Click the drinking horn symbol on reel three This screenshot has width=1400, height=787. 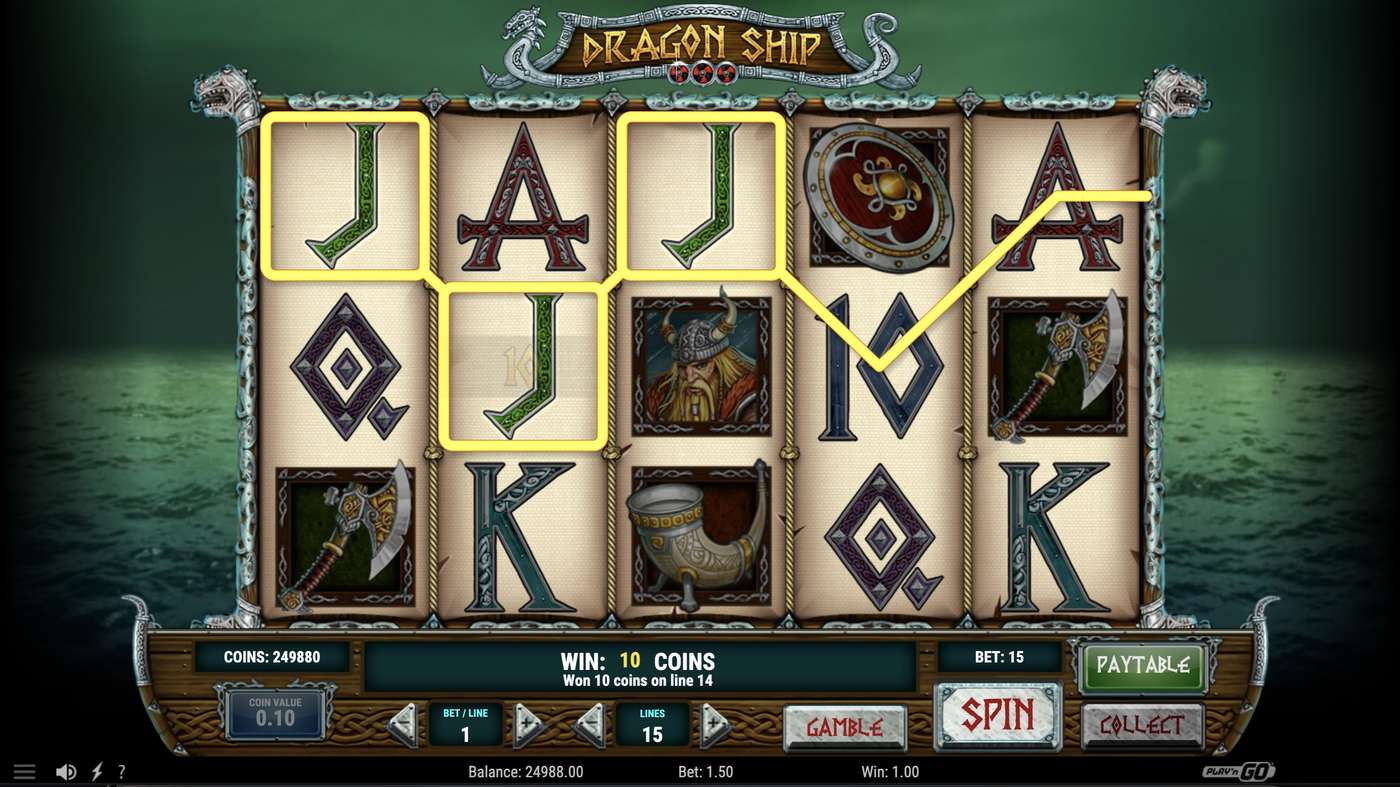coord(700,535)
